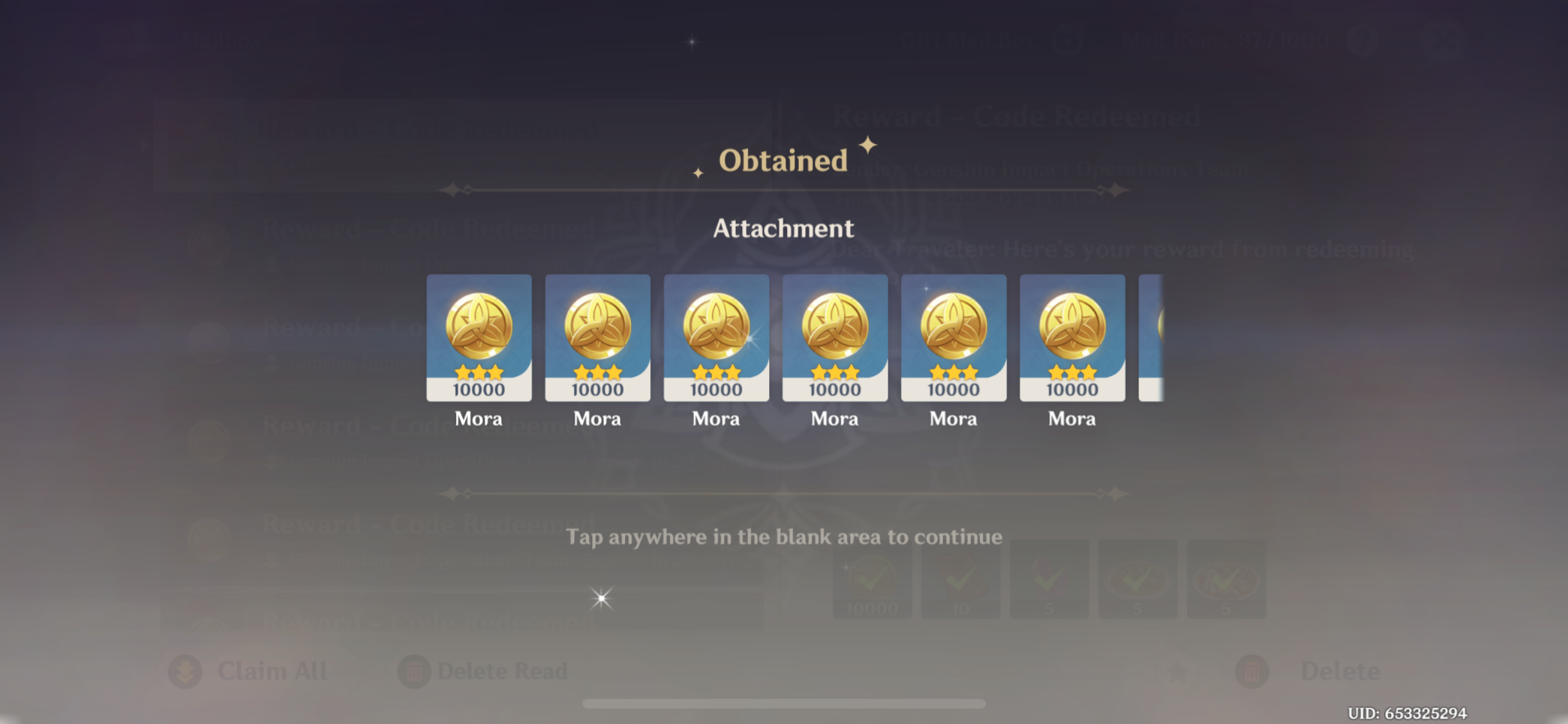Toggle the checkmark on the 10000 claimed reward
This screenshot has width=1568, height=724.
pyautogui.click(x=873, y=578)
